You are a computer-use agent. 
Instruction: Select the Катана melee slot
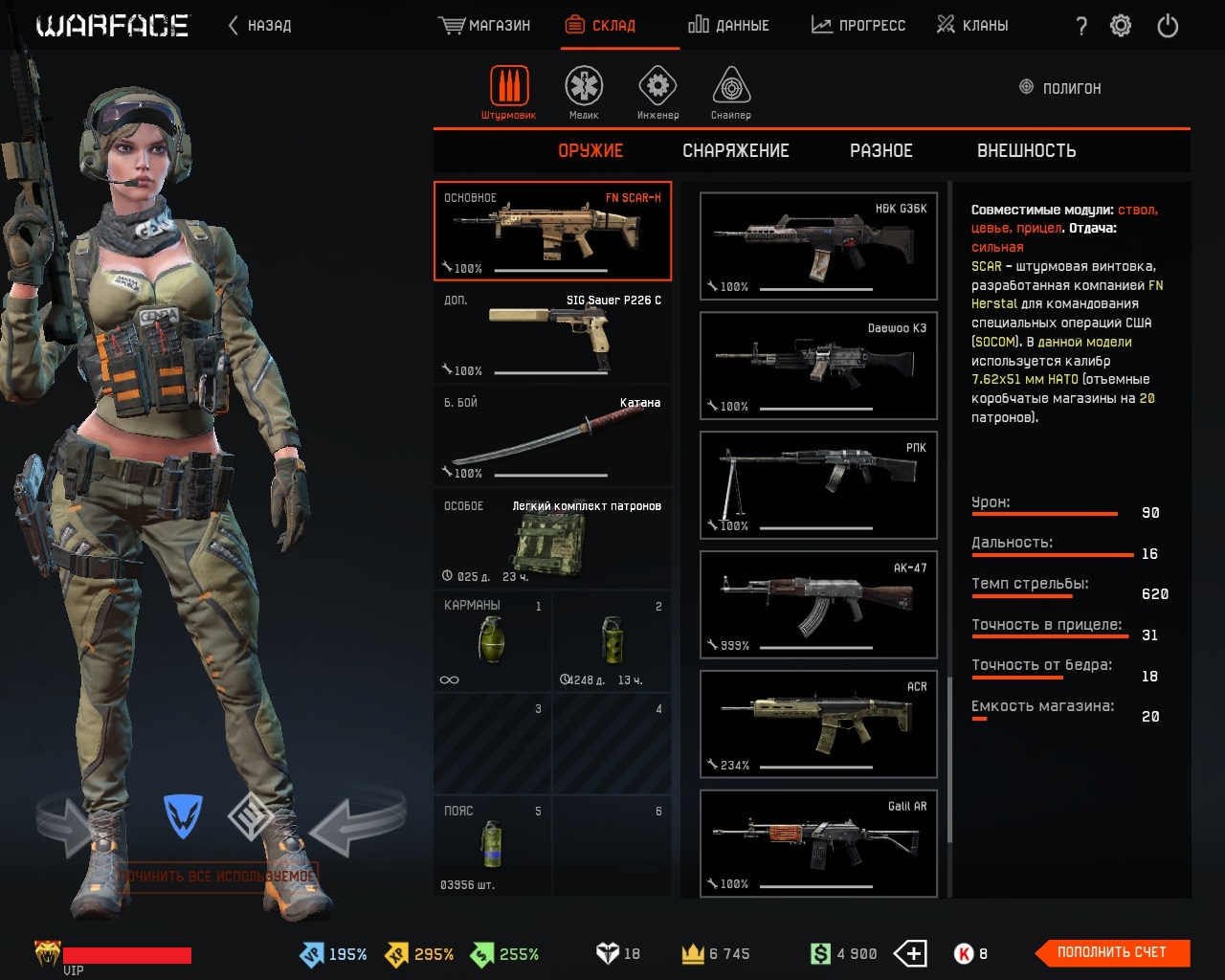coord(552,437)
